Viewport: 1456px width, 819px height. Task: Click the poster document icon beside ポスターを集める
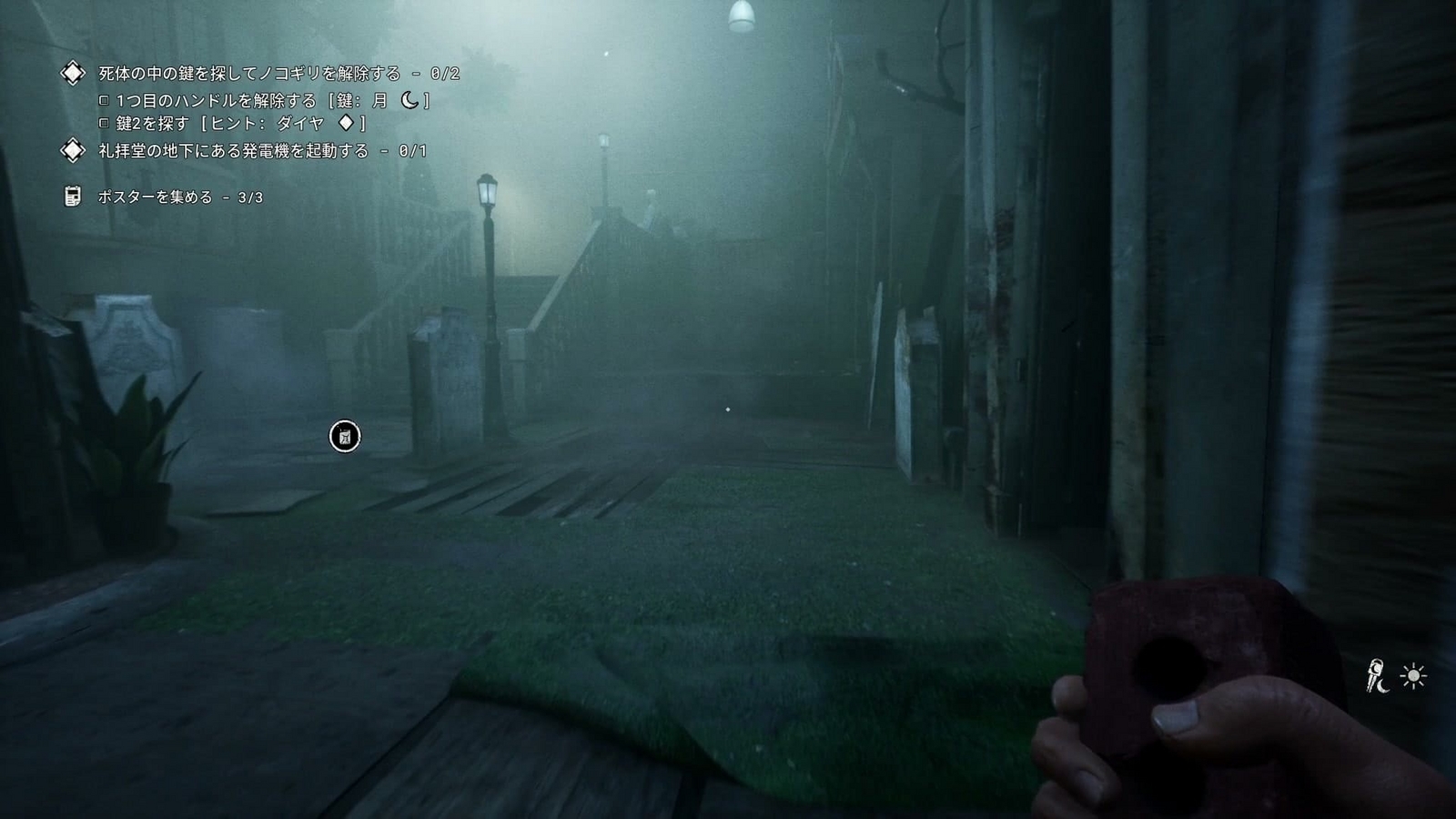72,195
